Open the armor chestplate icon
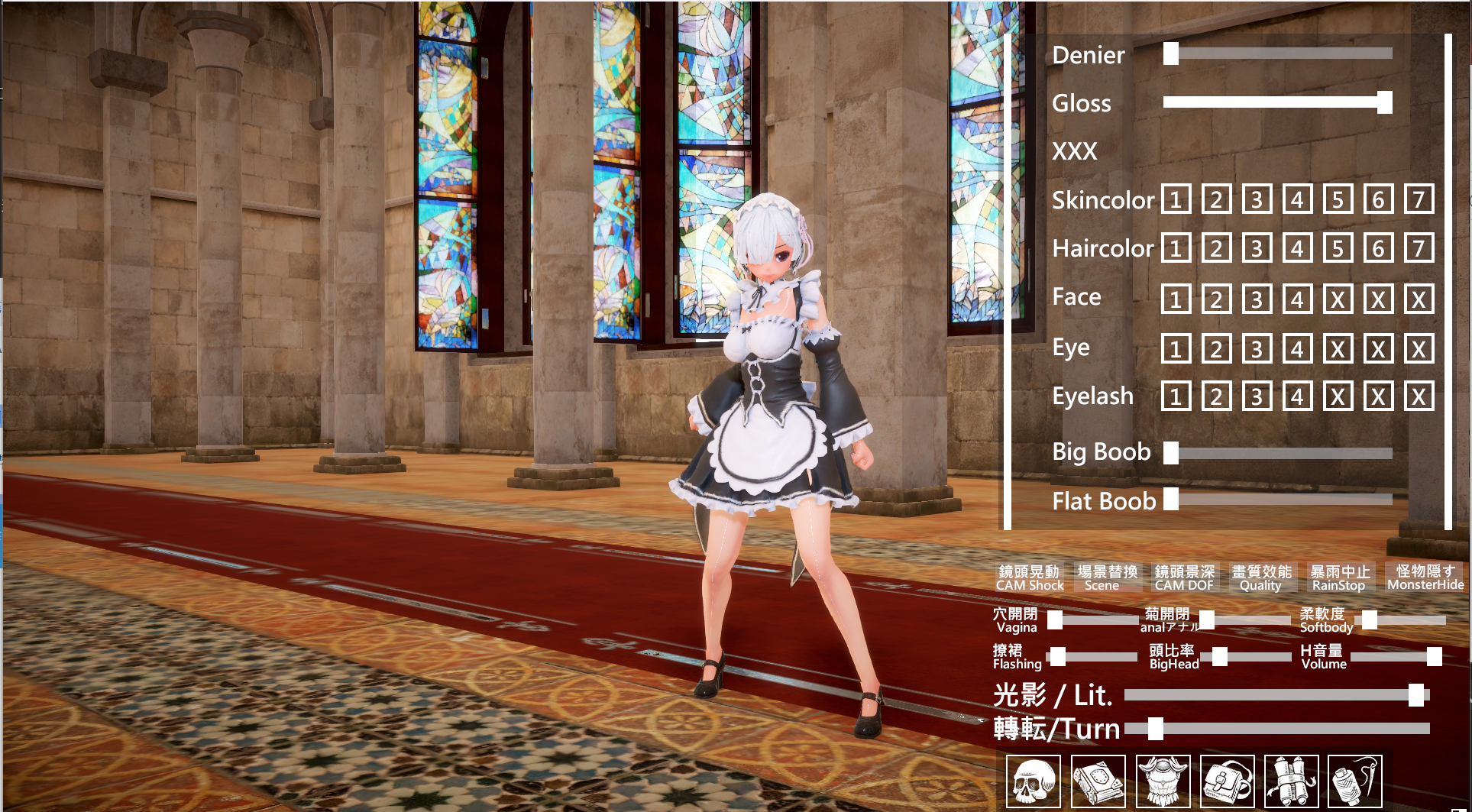This screenshot has height=812, width=1472. (x=1163, y=781)
